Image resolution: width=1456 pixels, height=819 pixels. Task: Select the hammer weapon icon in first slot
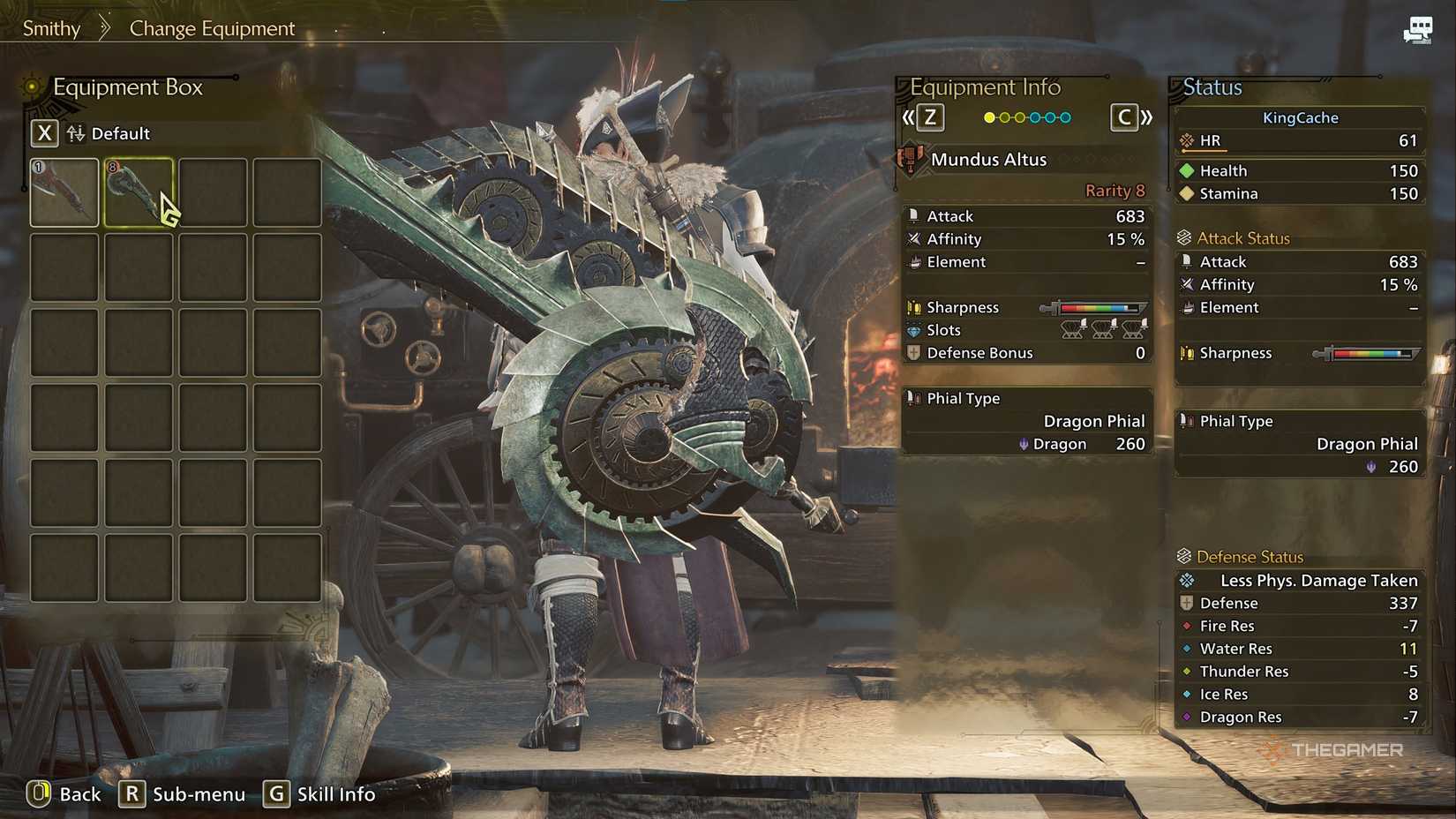pos(63,192)
